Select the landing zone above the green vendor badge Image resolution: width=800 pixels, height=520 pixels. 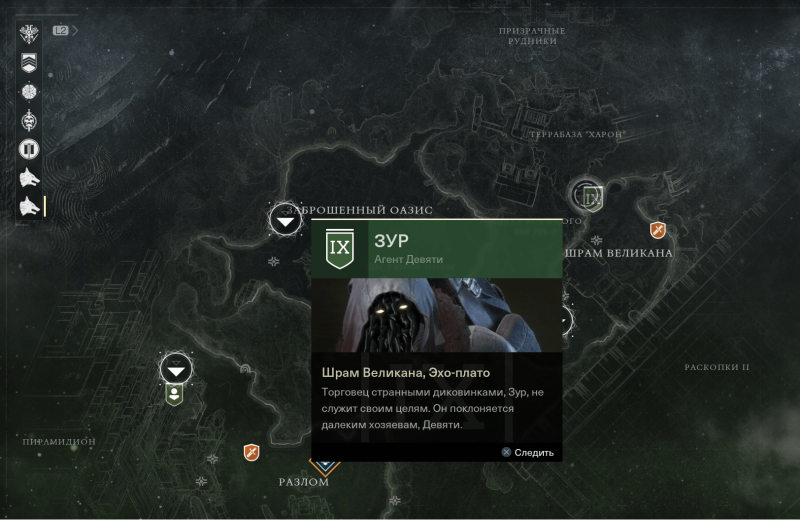coord(176,369)
